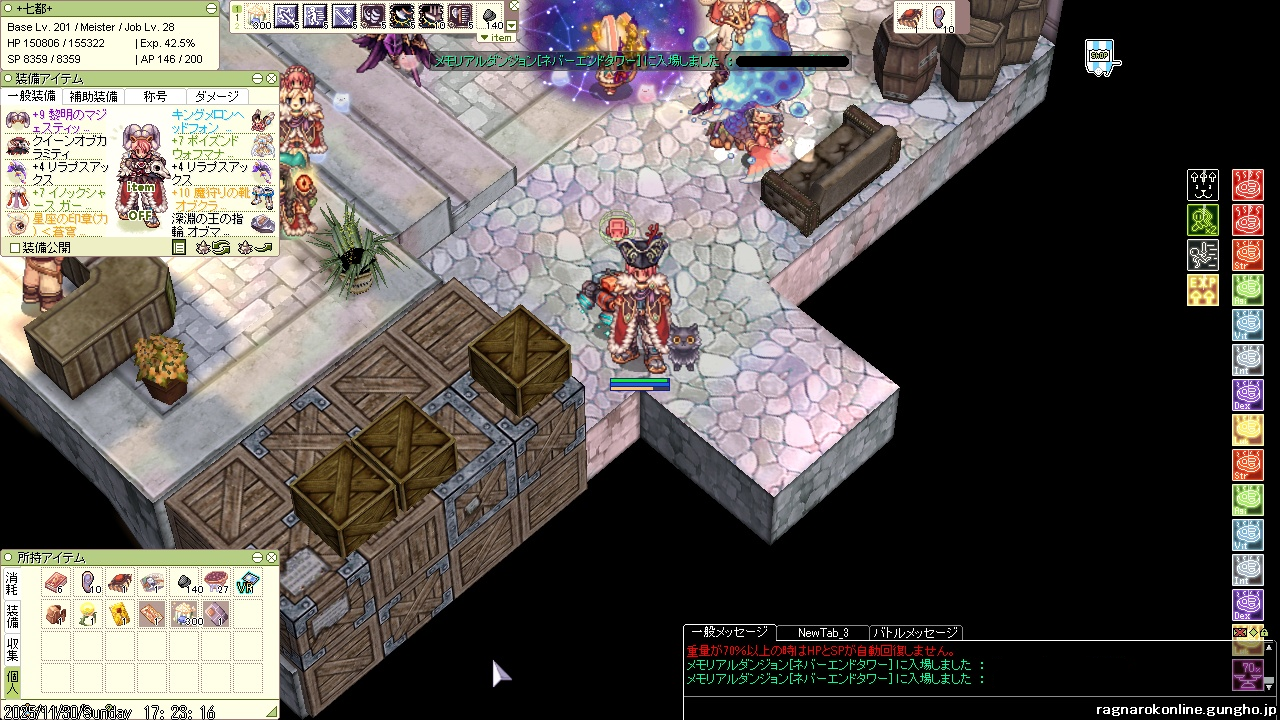Open the 消耗 consumables inventory tab

coord(12,583)
